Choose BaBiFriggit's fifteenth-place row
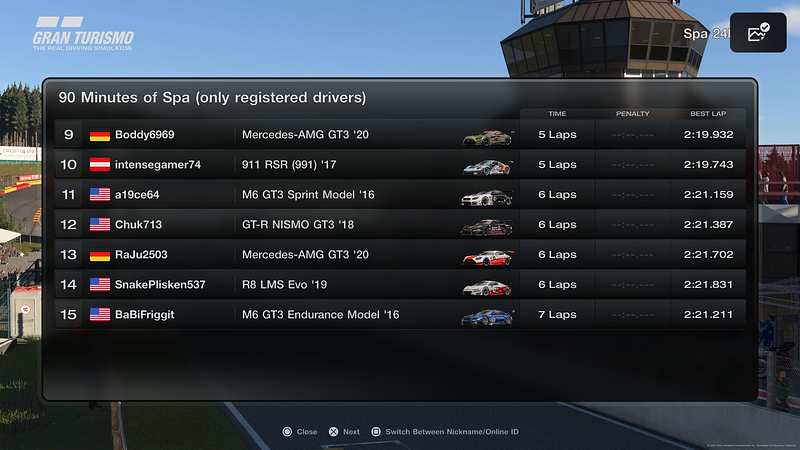The width and height of the screenshot is (800, 450). pyautogui.click(x=400, y=315)
